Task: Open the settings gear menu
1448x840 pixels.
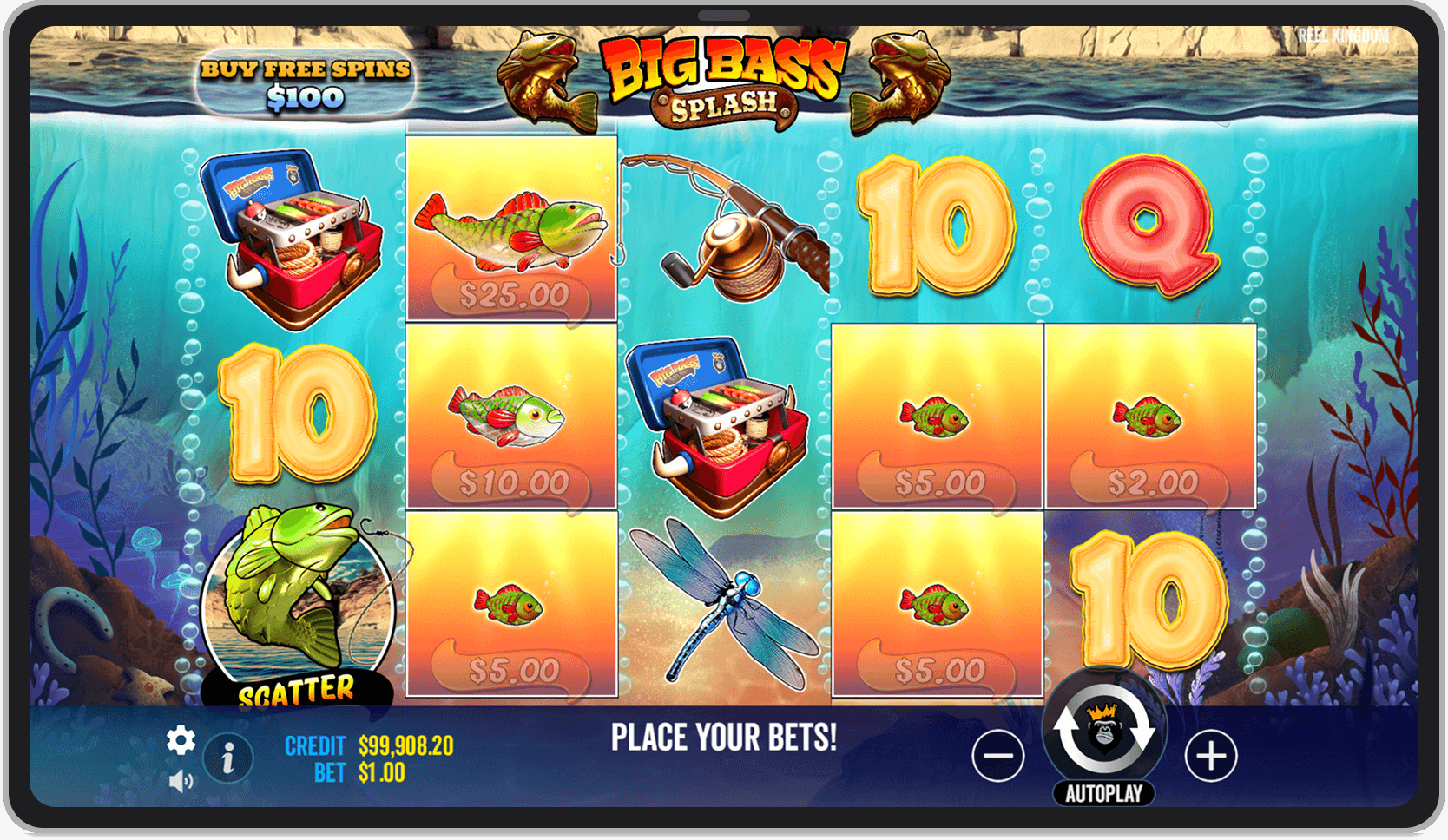Action: click(181, 741)
